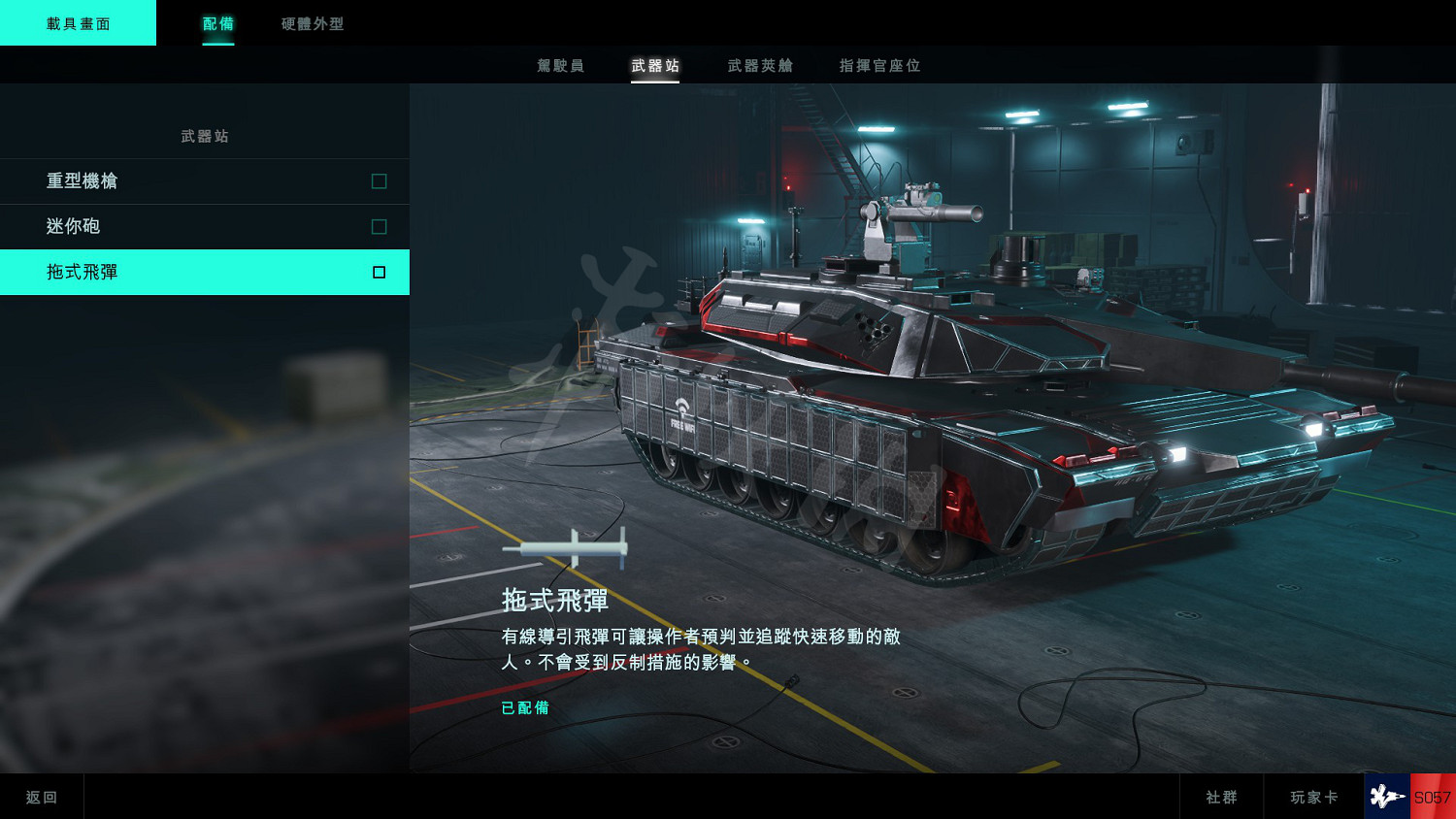Switch to the 配備 equipment tab

click(218, 24)
